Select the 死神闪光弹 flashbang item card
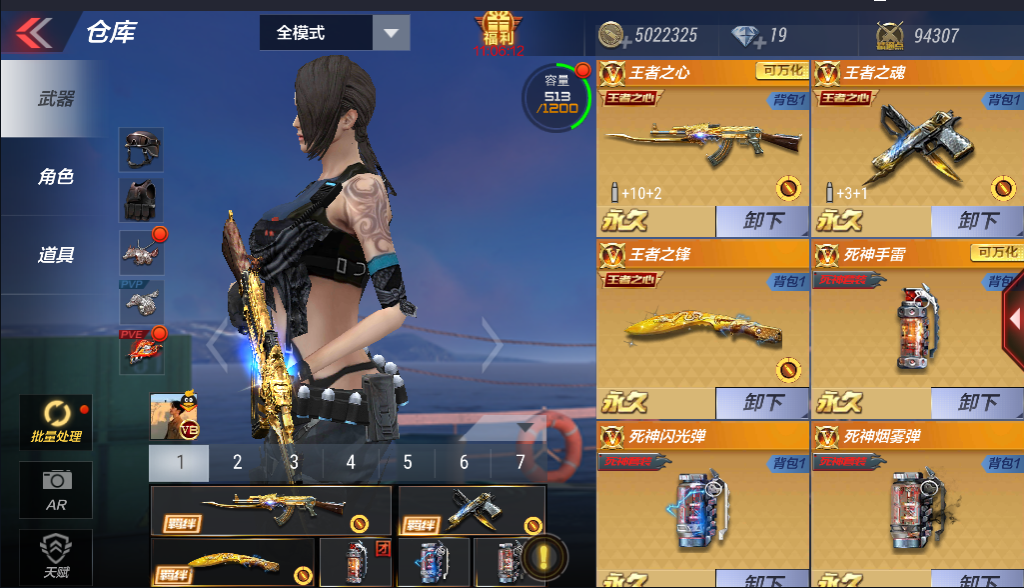Screen dimensions: 1024x588 point(702,500)
